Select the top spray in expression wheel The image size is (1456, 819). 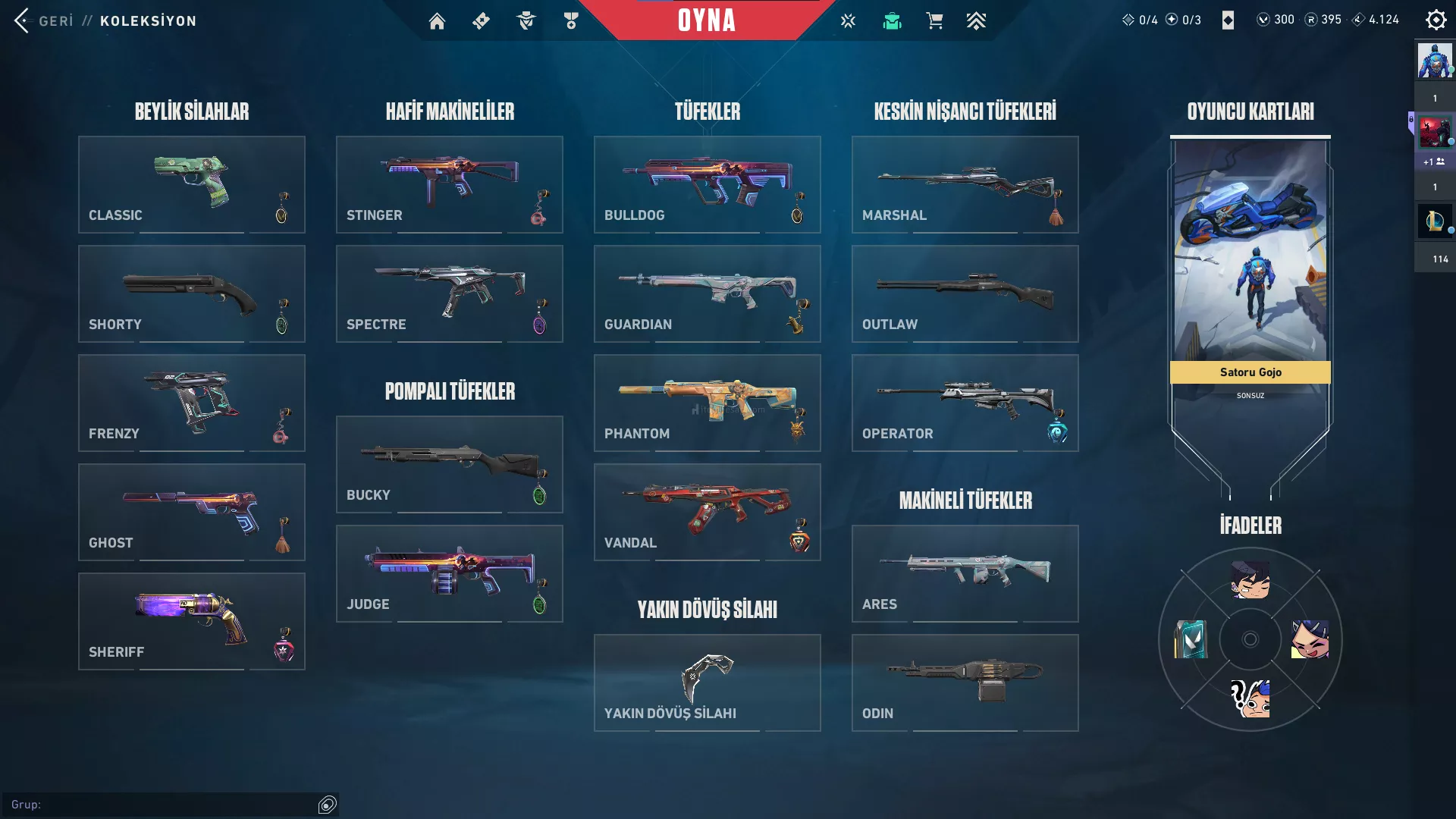(x=1250, y=580)
